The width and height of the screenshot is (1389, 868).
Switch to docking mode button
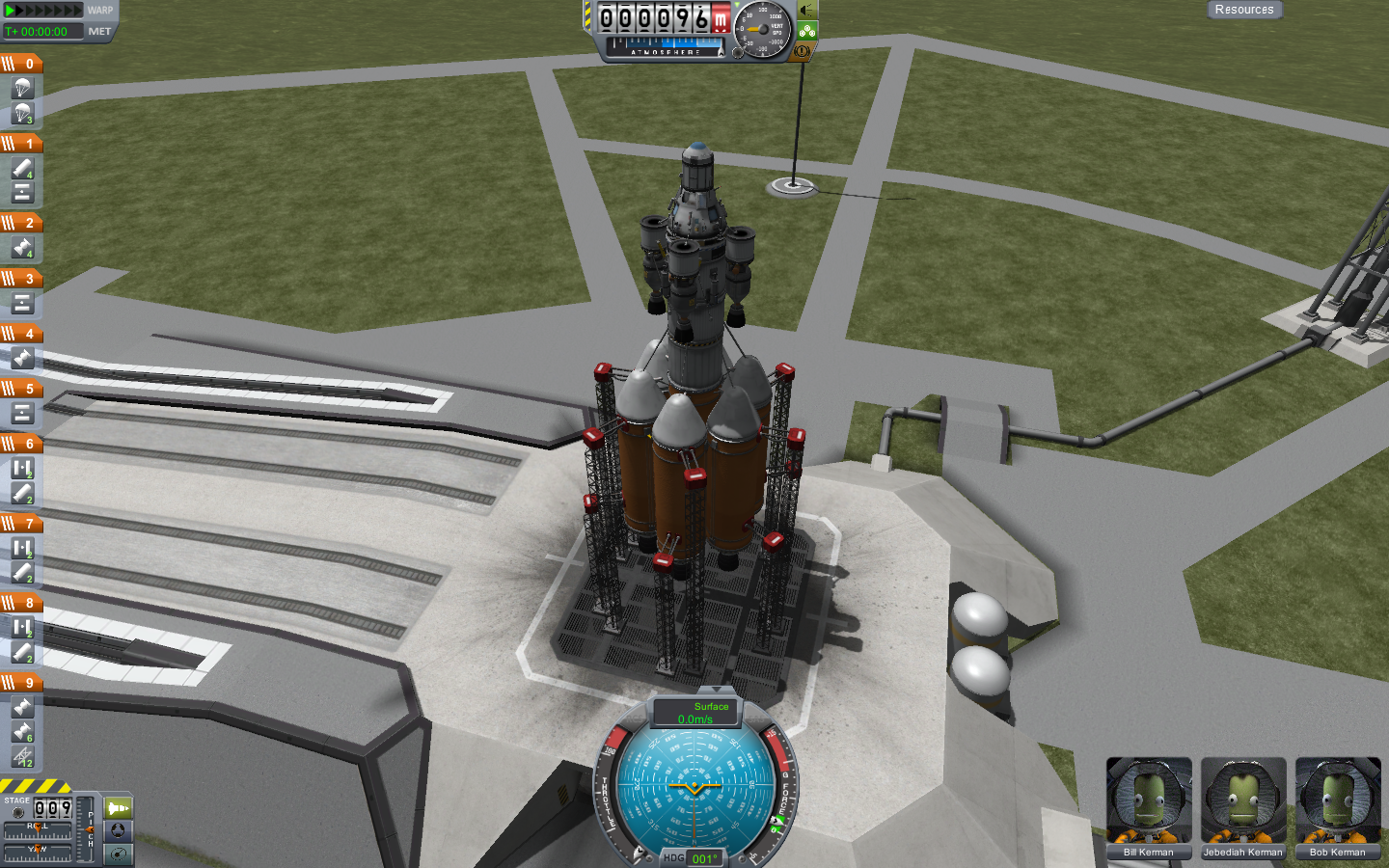click(x=118, y=830)
